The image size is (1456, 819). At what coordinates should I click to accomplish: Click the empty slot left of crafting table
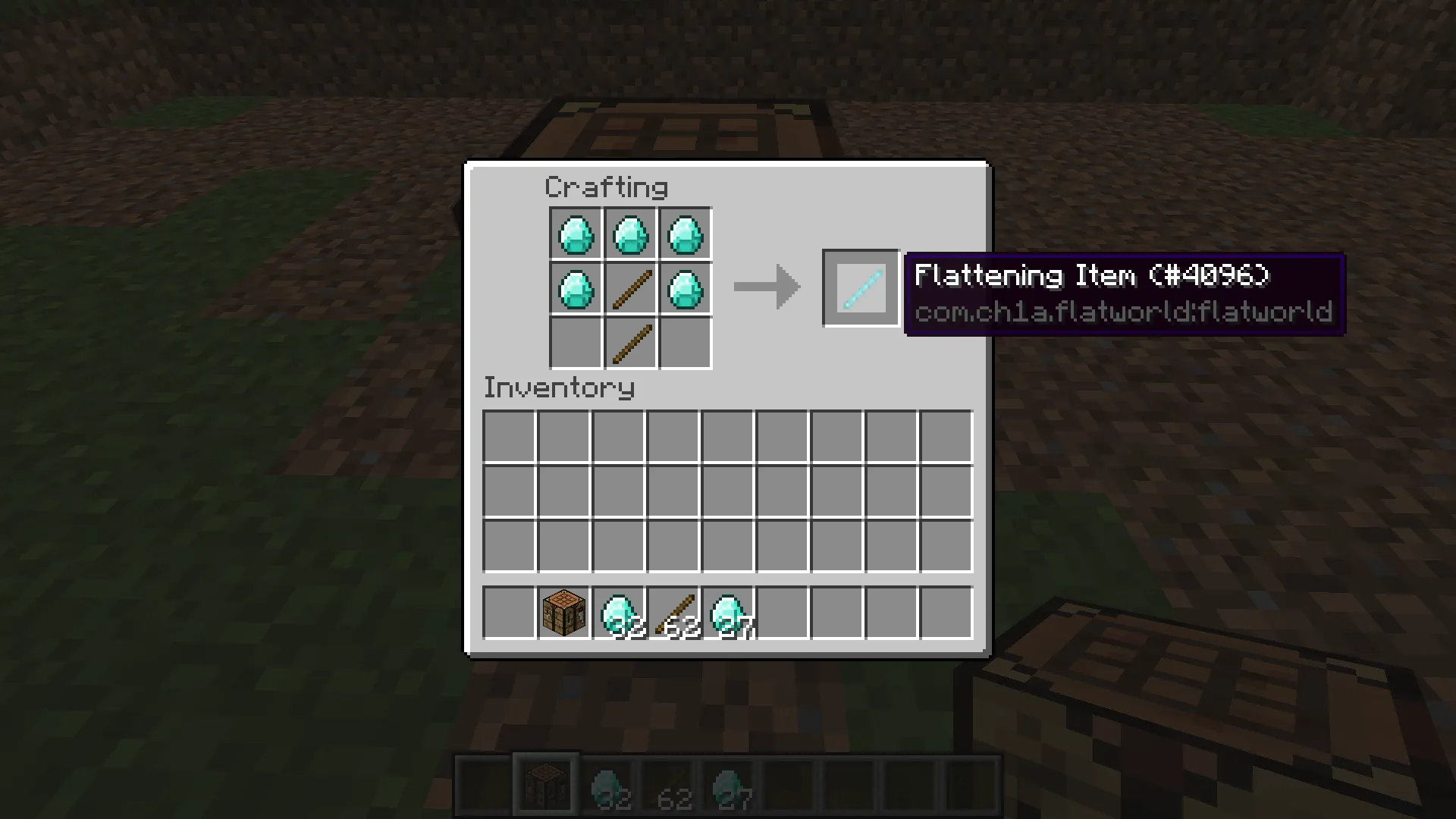[x=510, y=613]
